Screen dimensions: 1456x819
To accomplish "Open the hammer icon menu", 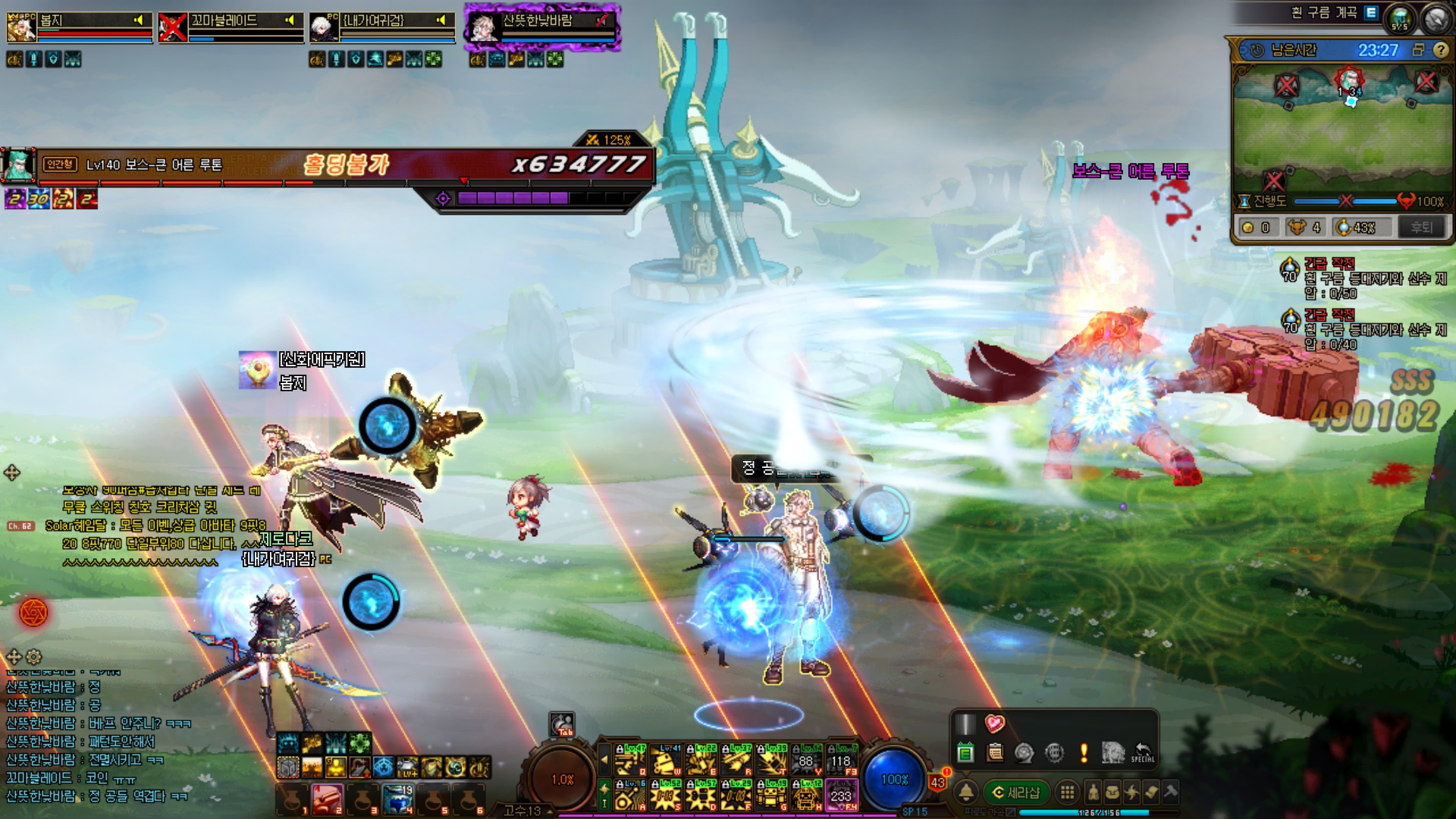I will [1170, 792].
